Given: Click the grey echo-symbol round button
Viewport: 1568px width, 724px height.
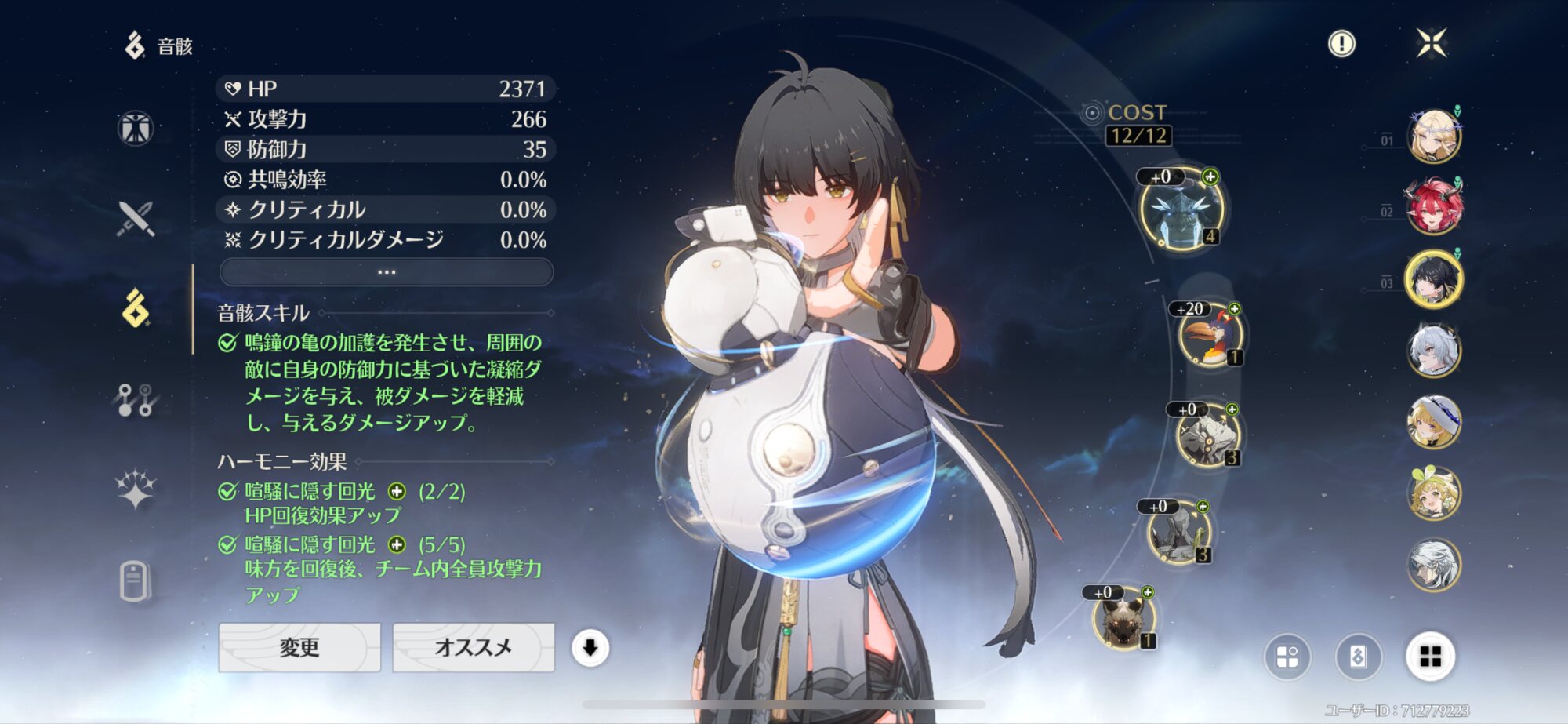Looking at the screenshot, I should point(1358,657).
